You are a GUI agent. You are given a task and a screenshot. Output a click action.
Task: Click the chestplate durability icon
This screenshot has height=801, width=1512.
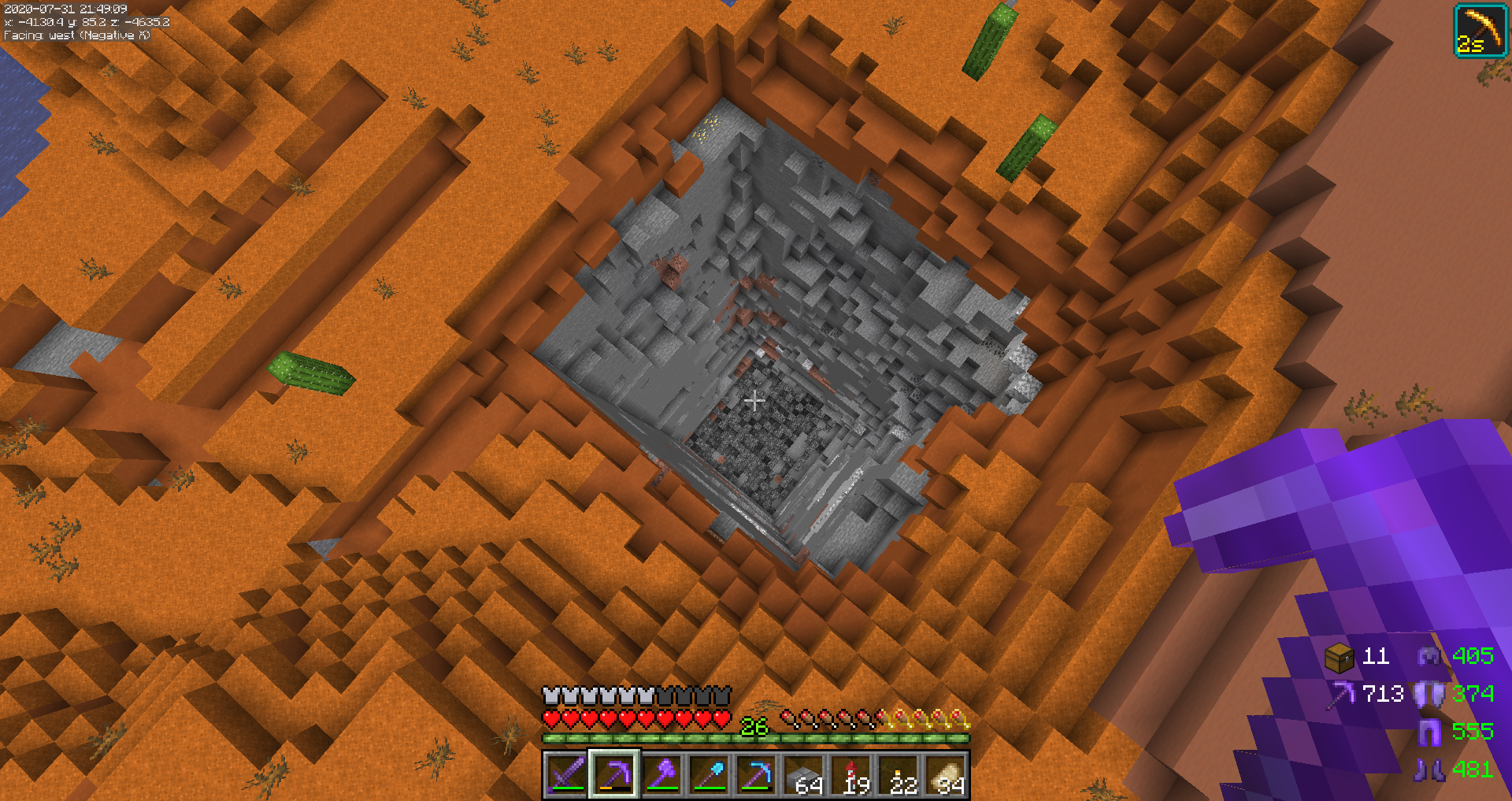tap(1429, 694)
